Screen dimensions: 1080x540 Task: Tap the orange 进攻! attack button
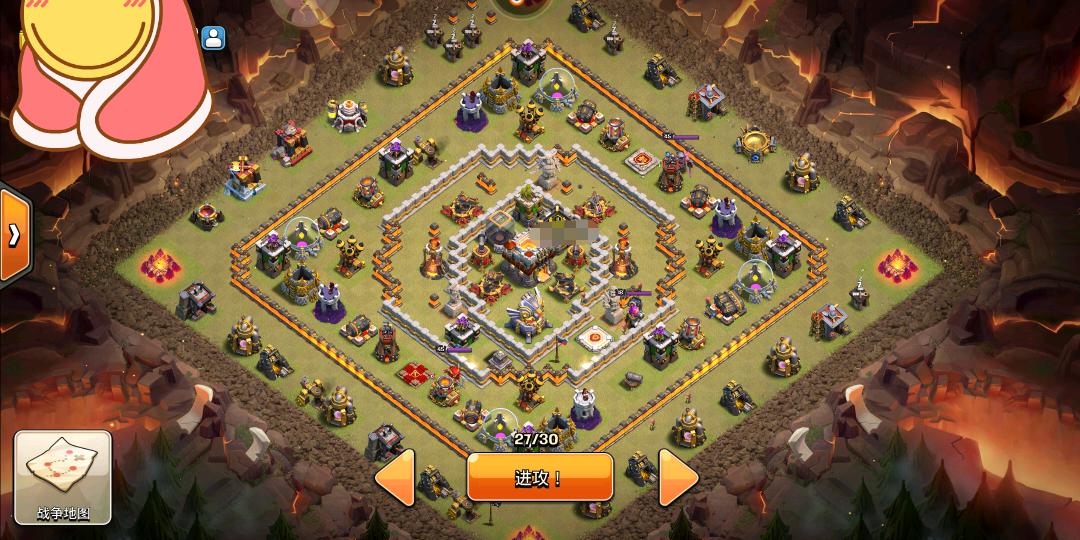539,477
